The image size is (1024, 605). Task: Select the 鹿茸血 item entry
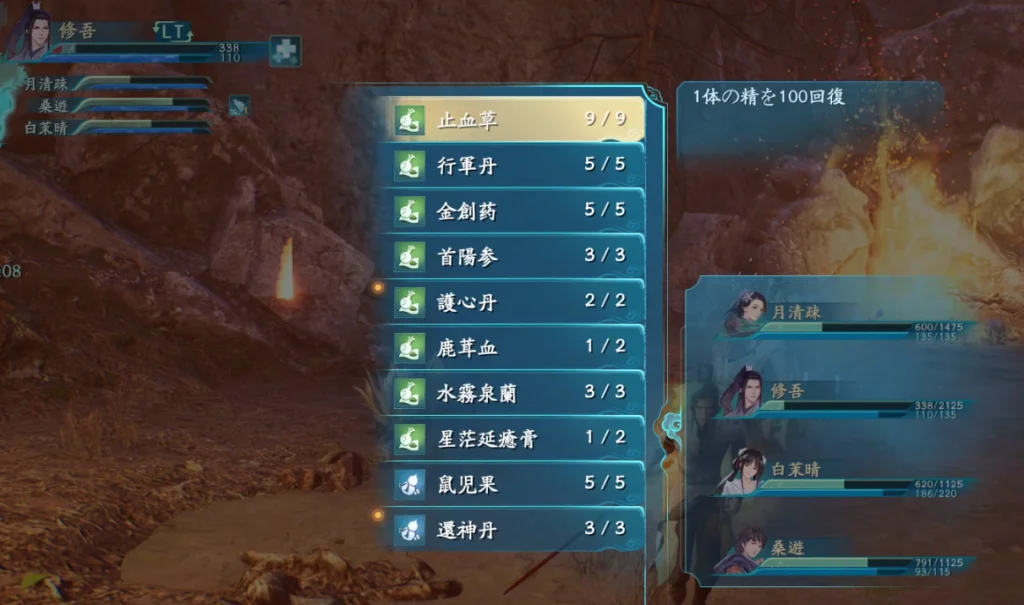tap(510, 348)
